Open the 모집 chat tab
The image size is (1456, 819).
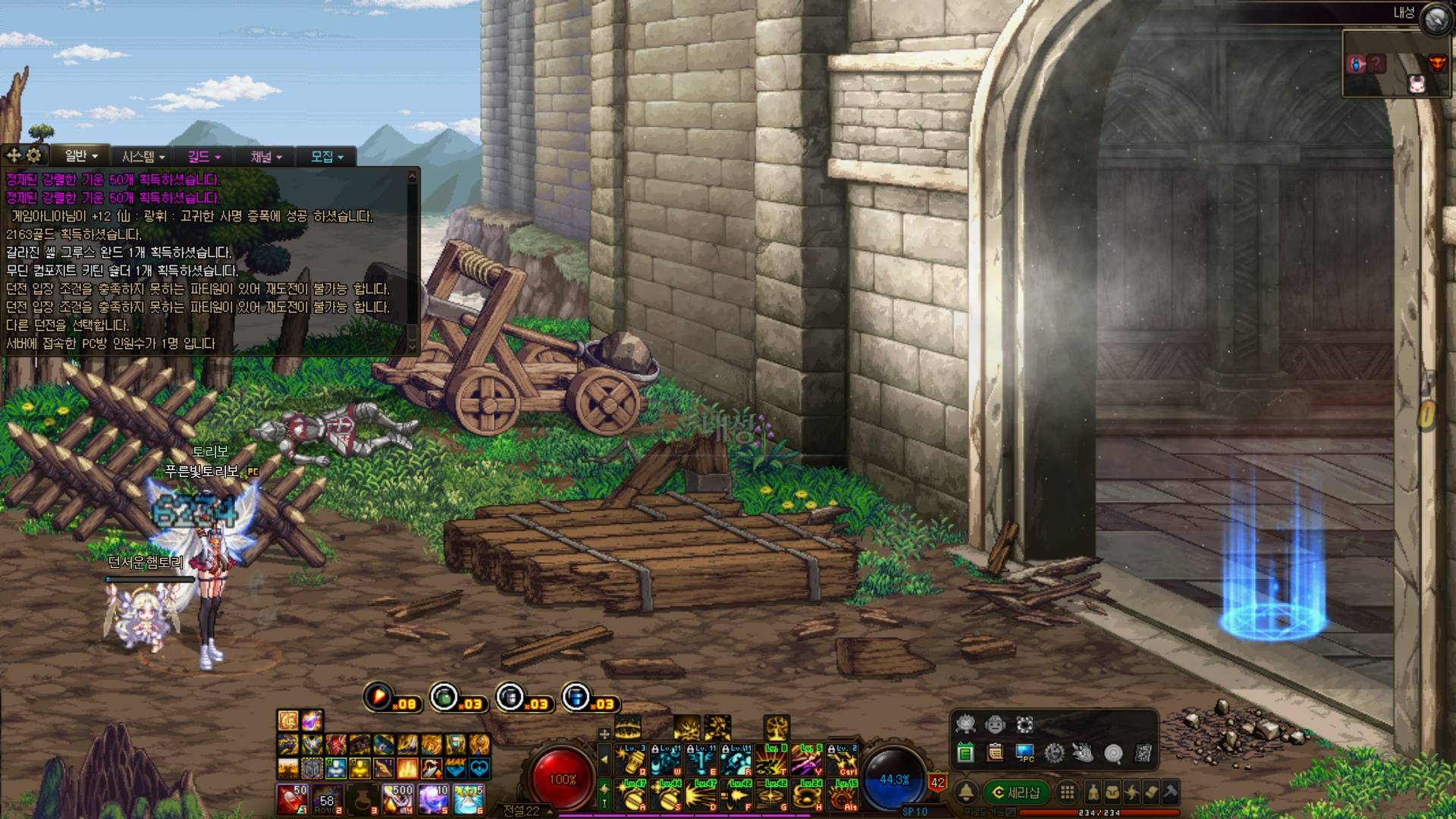click(326, 156)
